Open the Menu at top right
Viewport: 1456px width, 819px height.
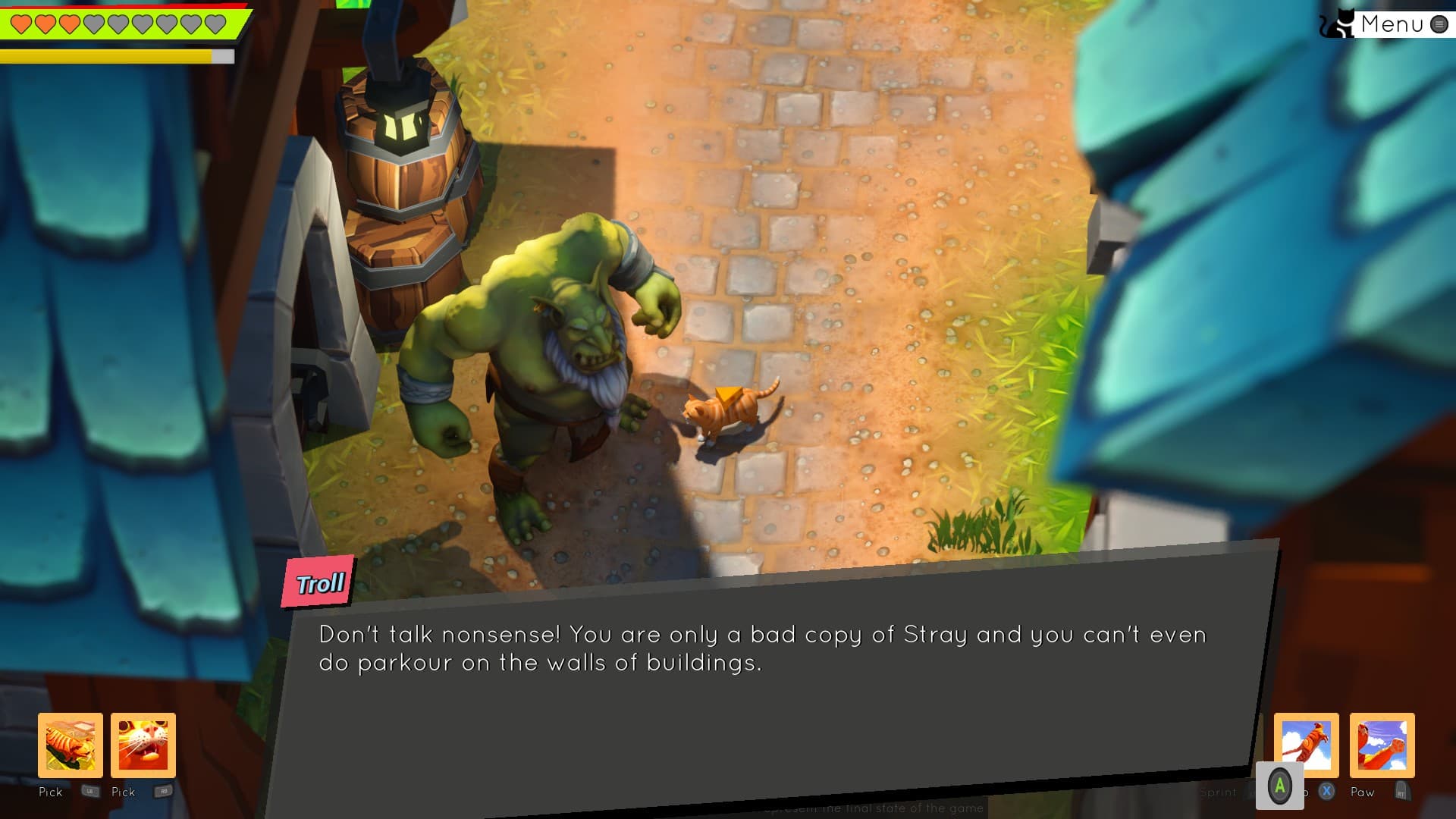(x=1392, y=24)
